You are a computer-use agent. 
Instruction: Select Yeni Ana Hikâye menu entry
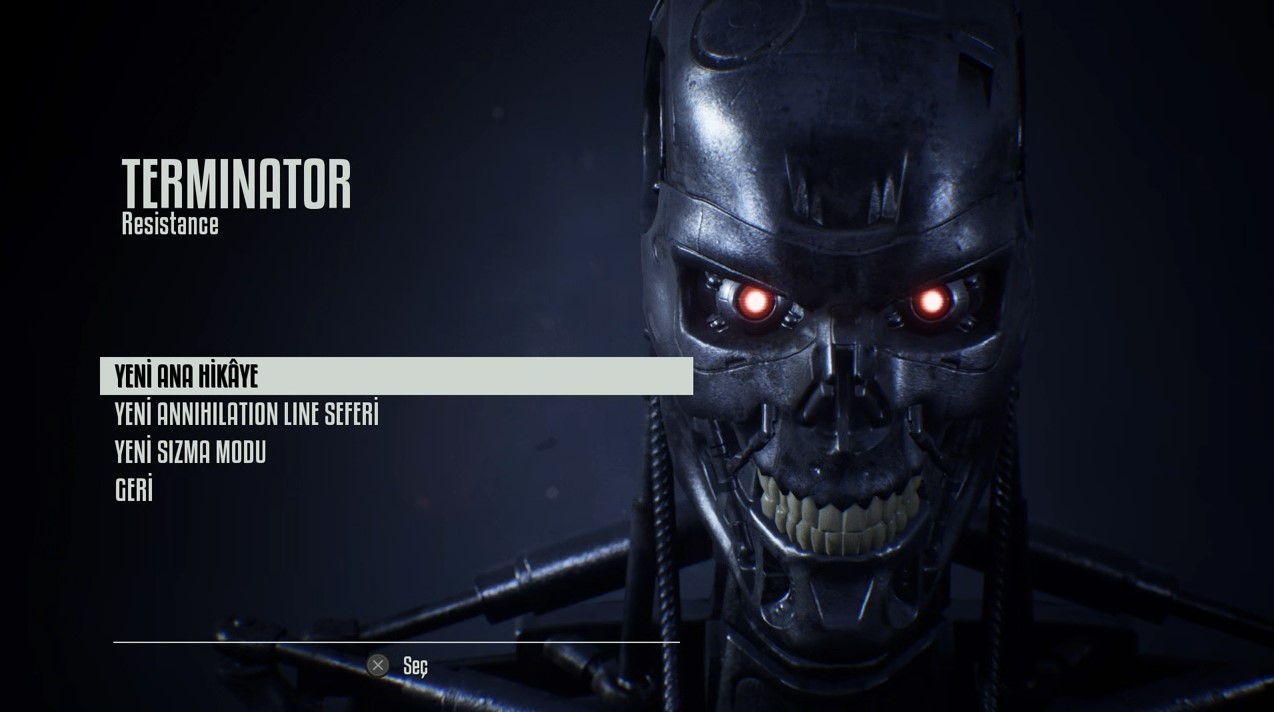pyautogui.click(x=187, y=376)
